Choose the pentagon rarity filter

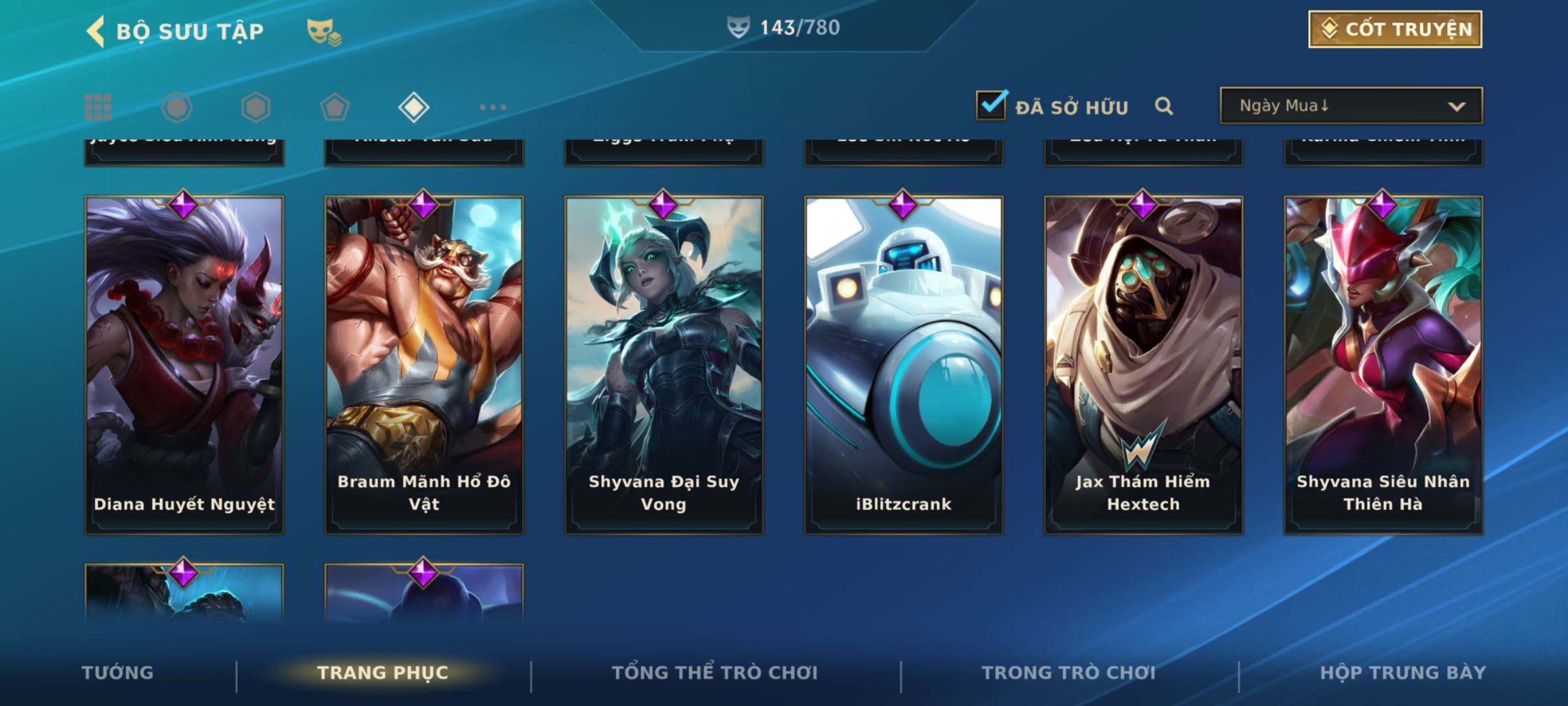click(x=335, y=107)
